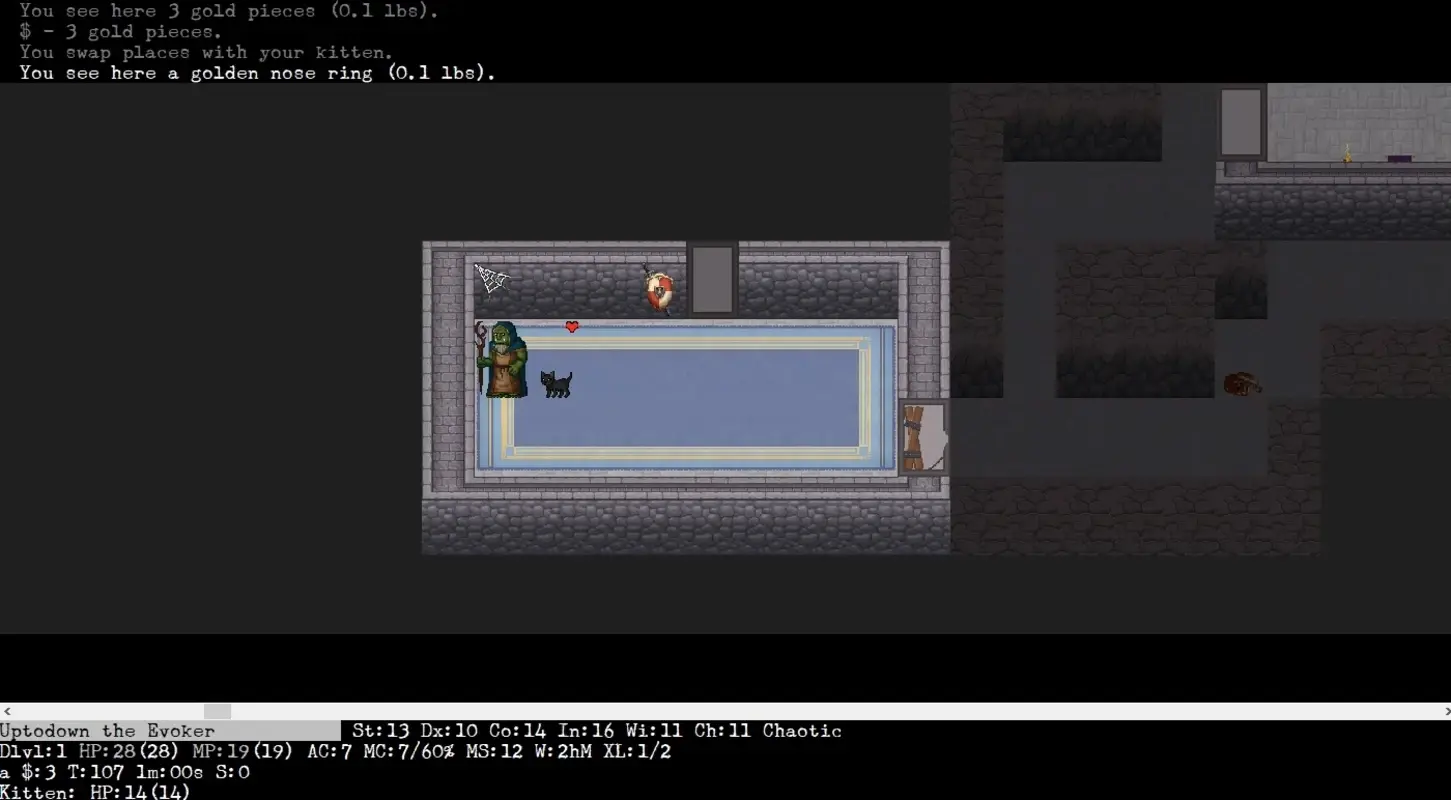Click the red heart above the kitten

[572, 325]
